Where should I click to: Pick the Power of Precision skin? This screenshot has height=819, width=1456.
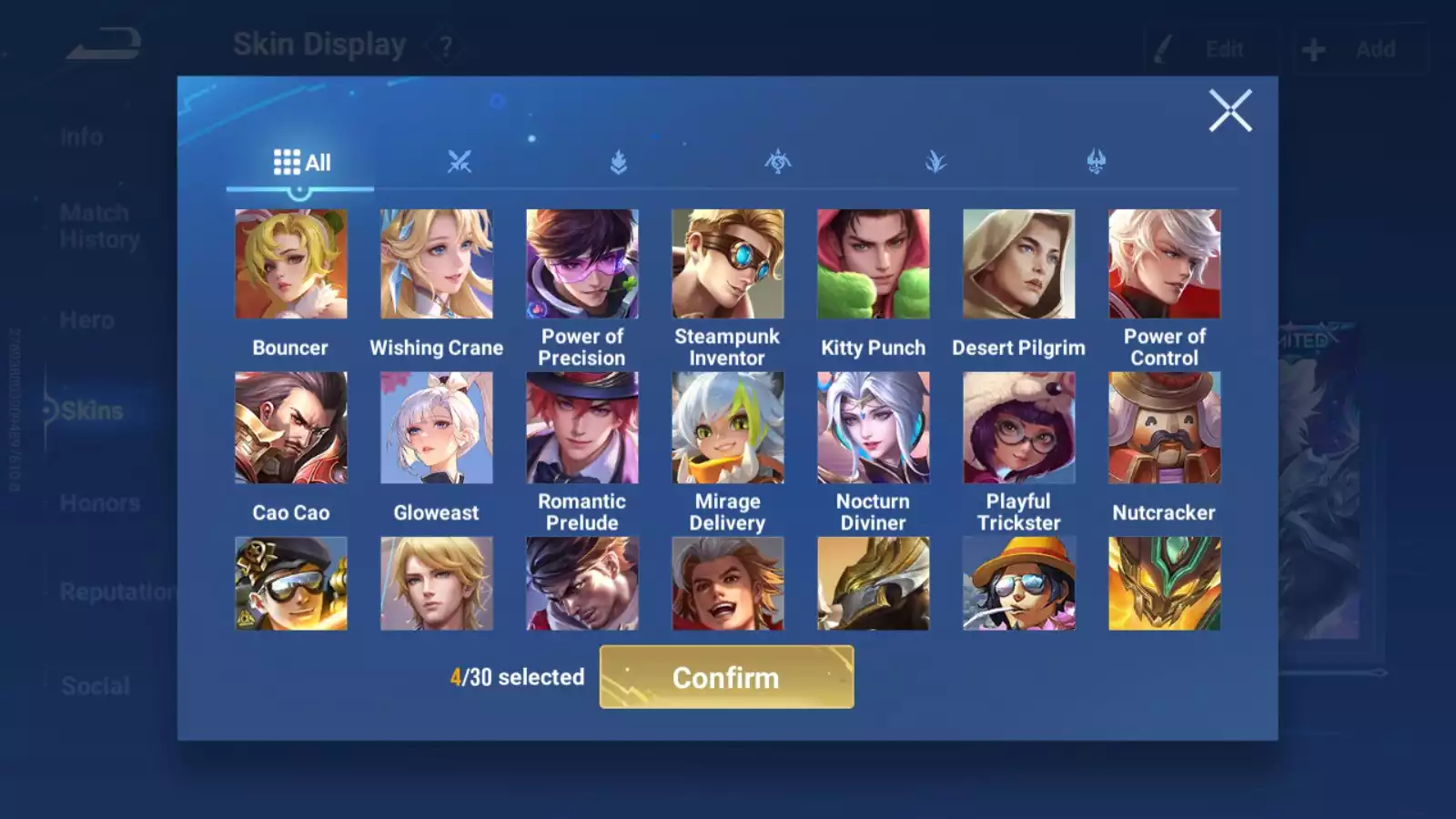click(x=582, y=264)
